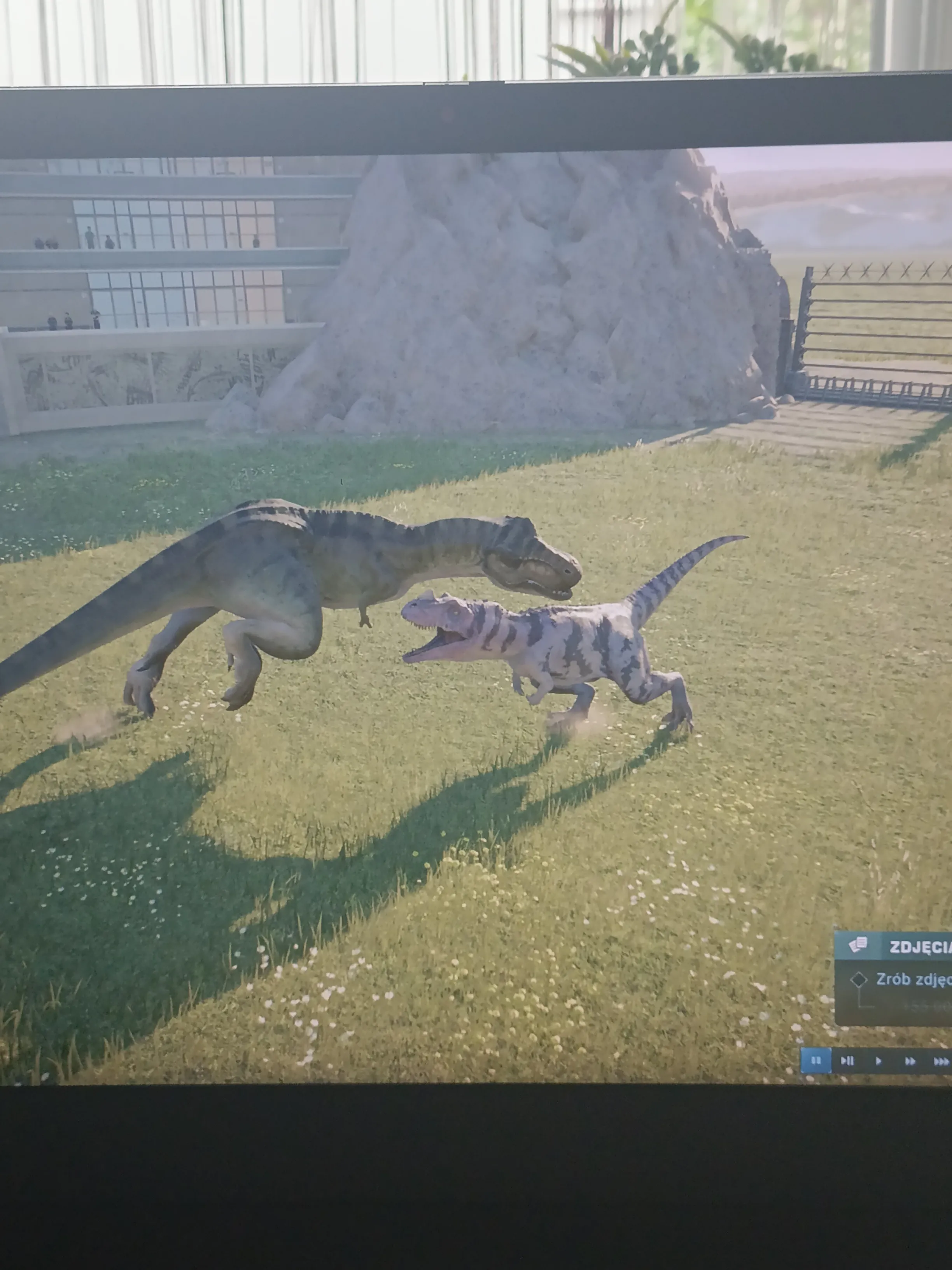Click the highlighted pause button
952x1270 pixels.
[x=815, y=1060]
